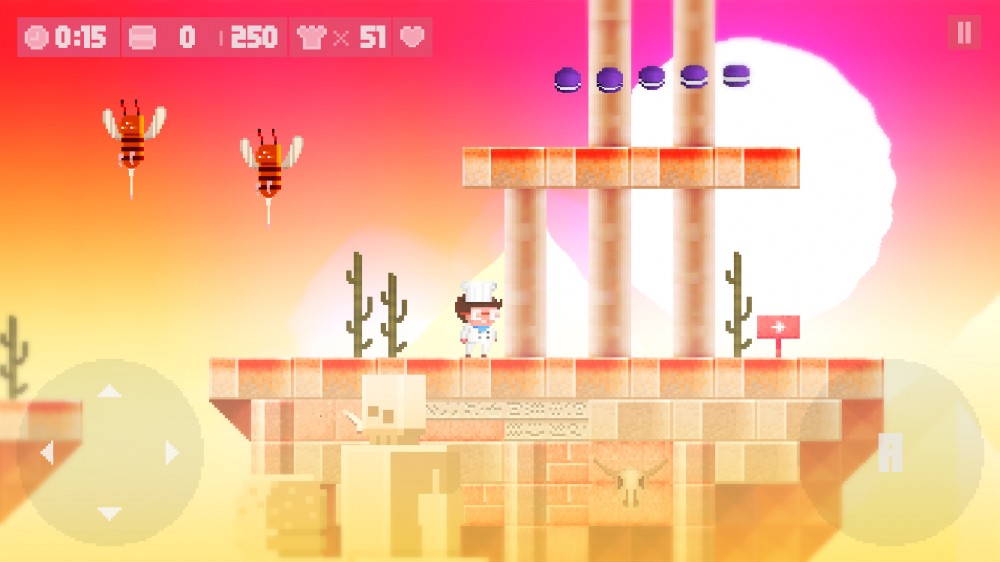This screenshot has width=1000, height=562.
Task: Tap the d-pad down arrow
Action: click(x=109, y=514)
